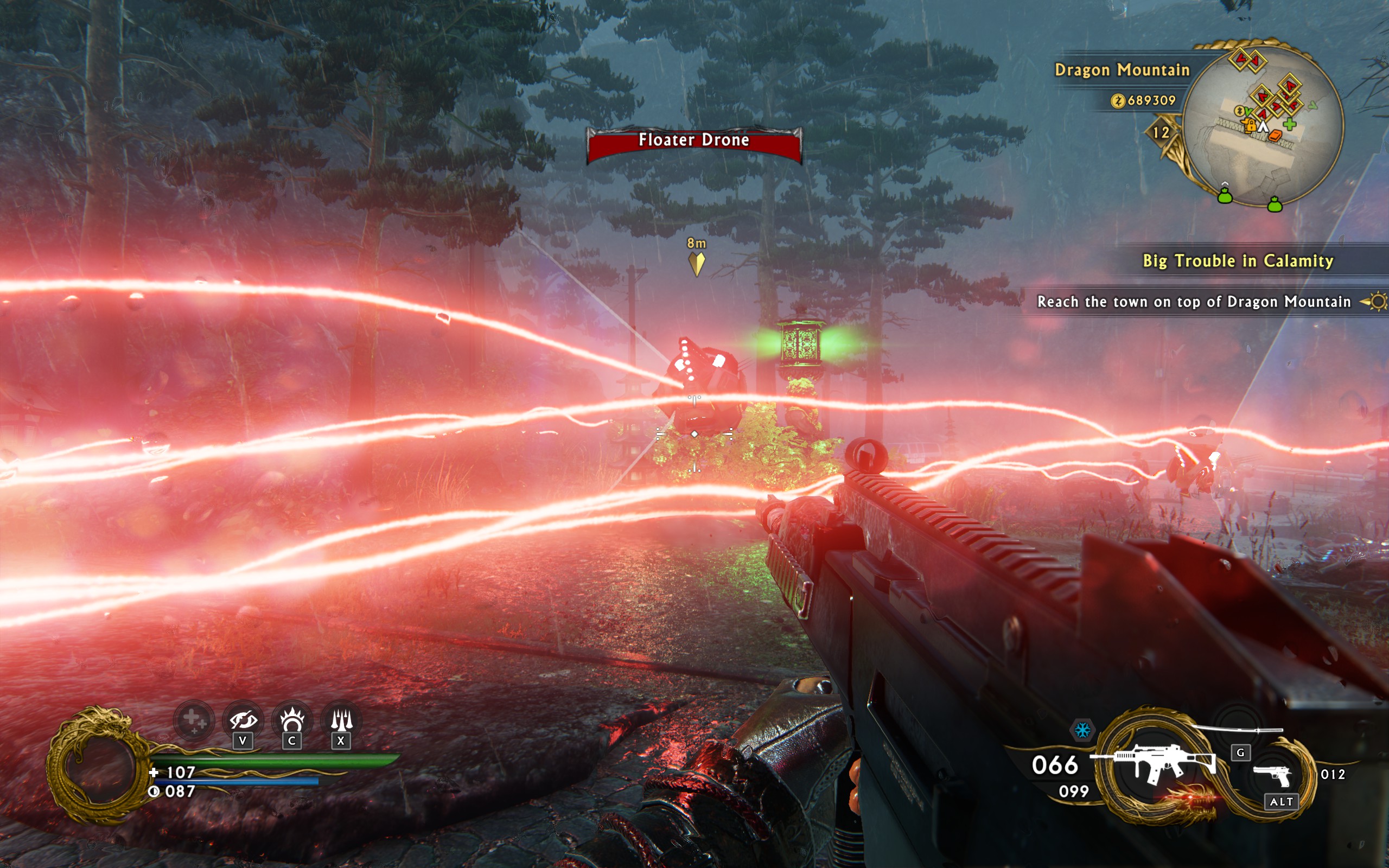Image resolution: width=1389 pixels, height=868 pixels.
Task: Open the Big Trouble in Calamity quest tracker
Action: tap(1238, 261)
